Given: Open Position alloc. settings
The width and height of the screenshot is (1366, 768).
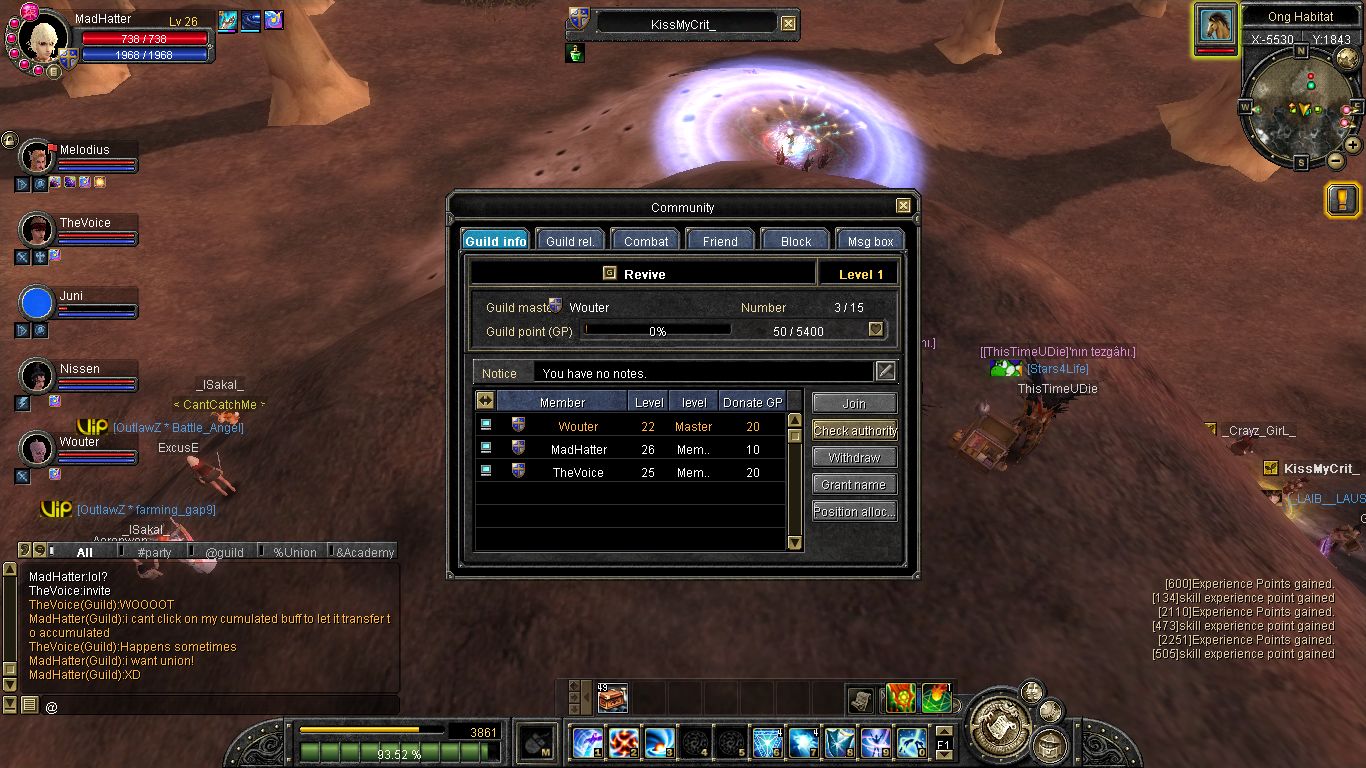Looking at the screenshot, I should click(854, 511).
